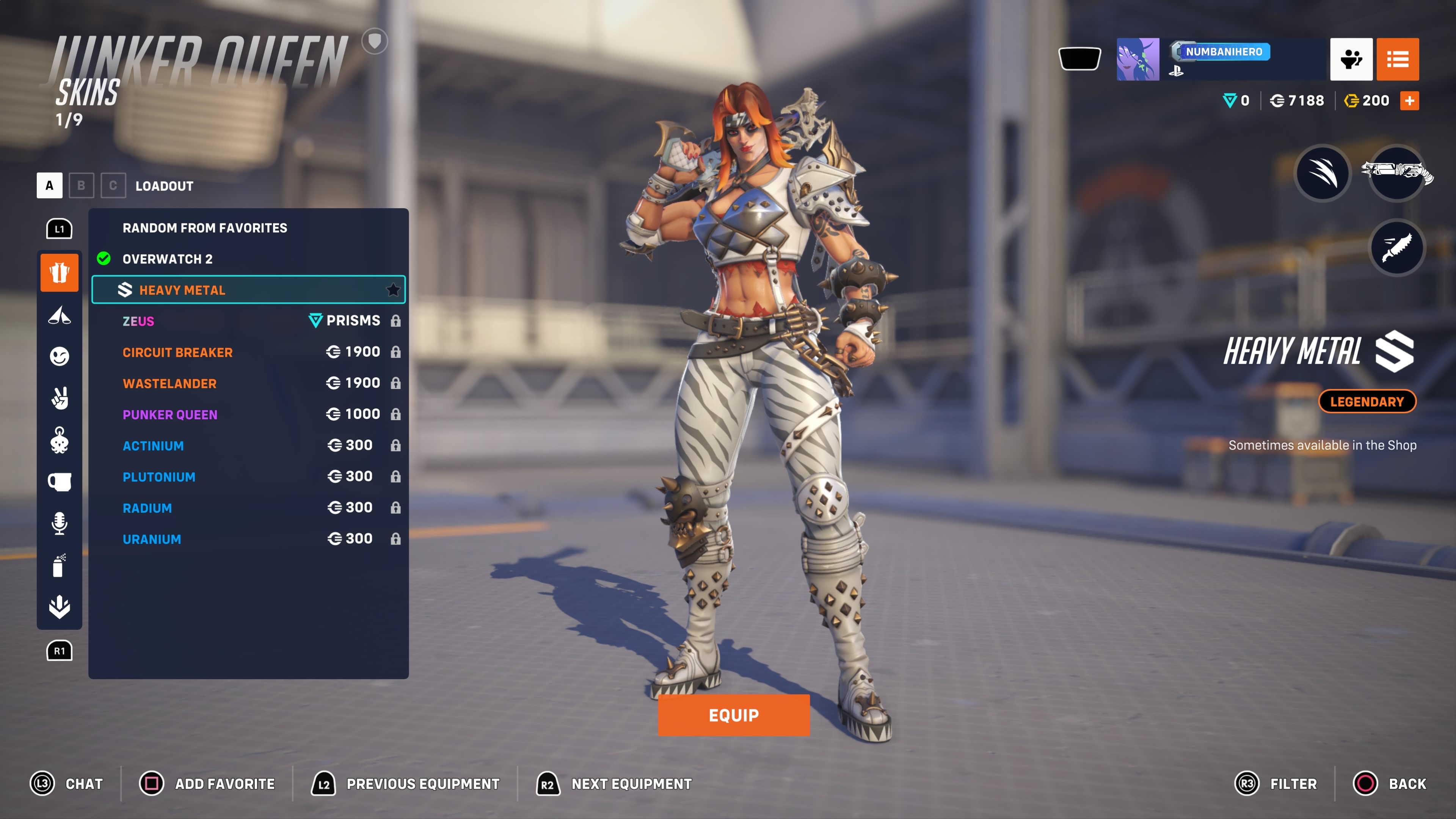The height and width of the screenshot is (819, 1456).
Task: Add more coins with the plus button
Action: point(1409,100)
